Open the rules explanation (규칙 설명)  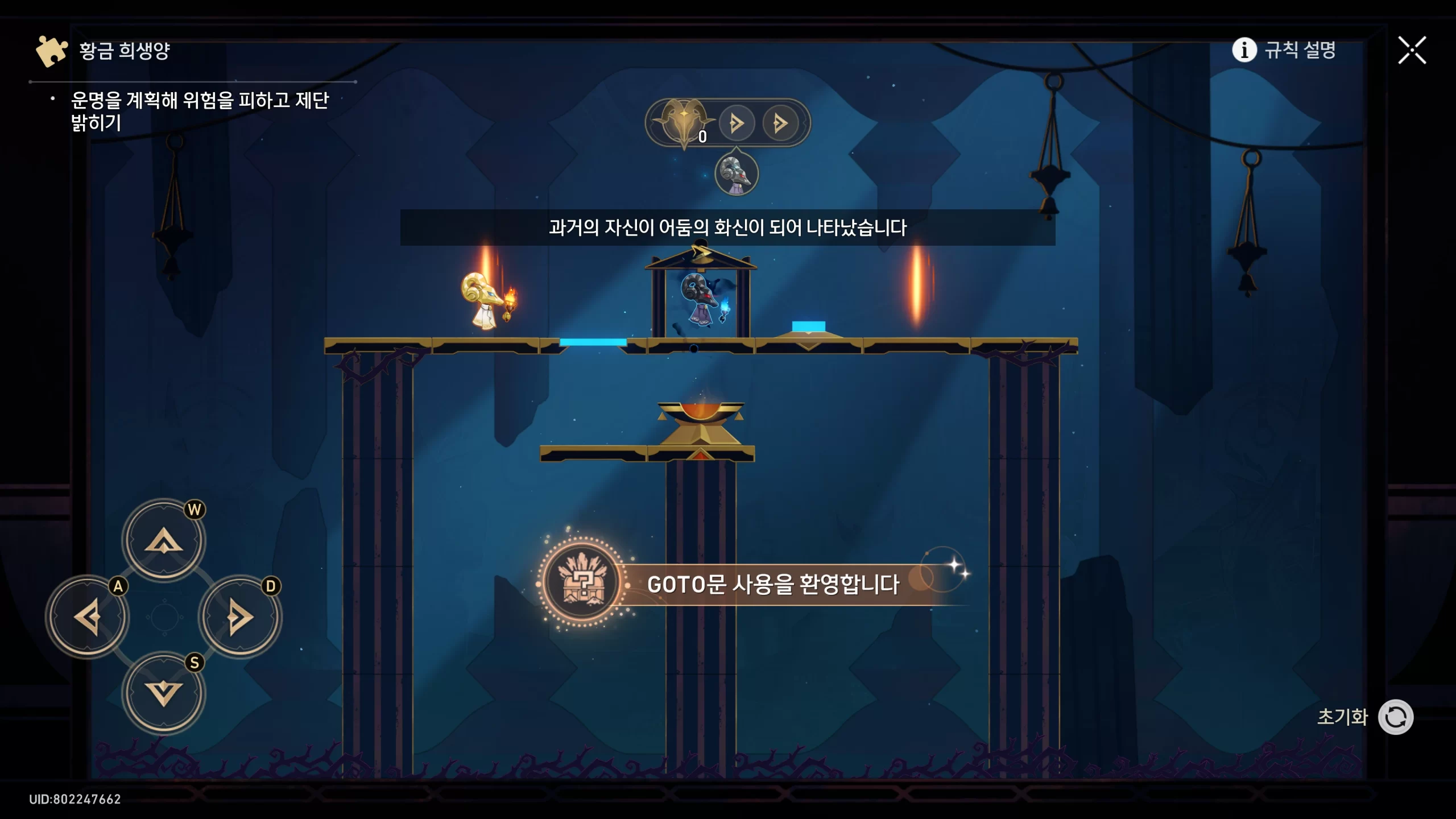(x=1284, y=50)
